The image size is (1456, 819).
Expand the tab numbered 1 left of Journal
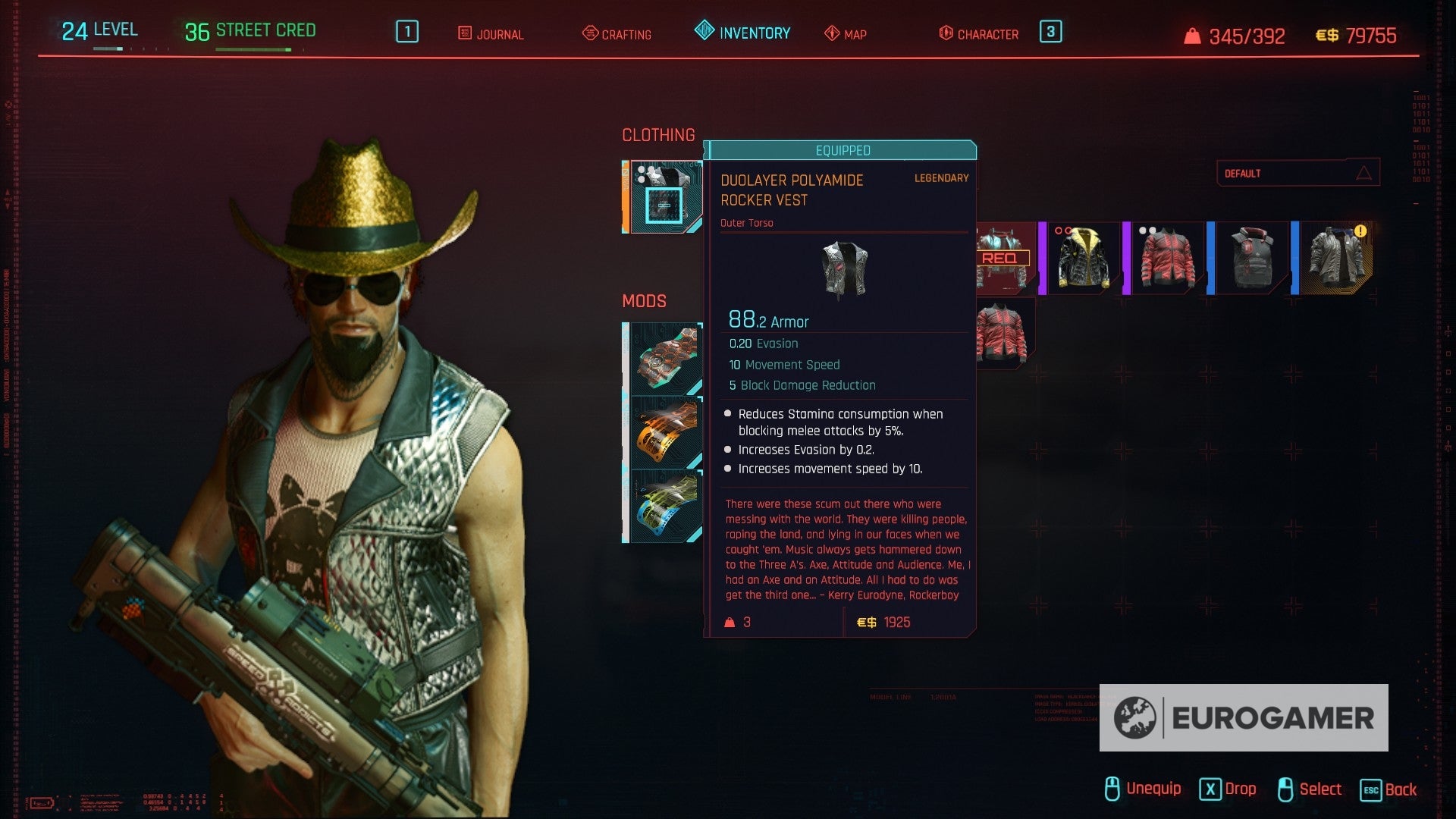coord(406,33)
